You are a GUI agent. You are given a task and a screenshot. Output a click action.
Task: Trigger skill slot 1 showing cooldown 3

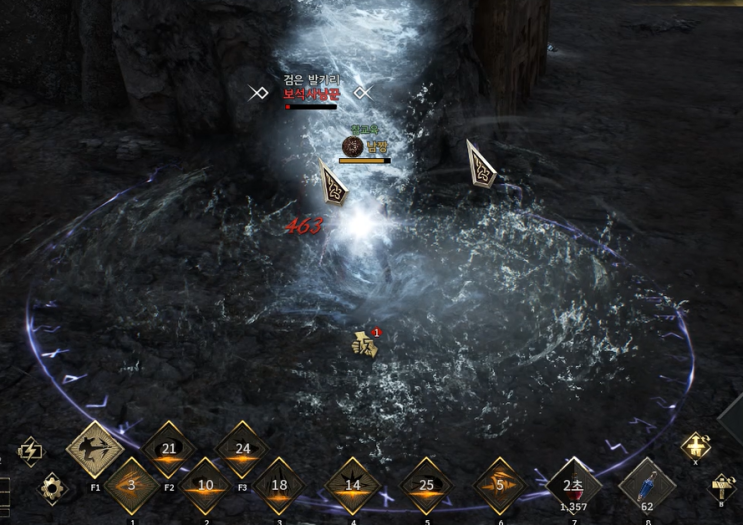[131, 486]
